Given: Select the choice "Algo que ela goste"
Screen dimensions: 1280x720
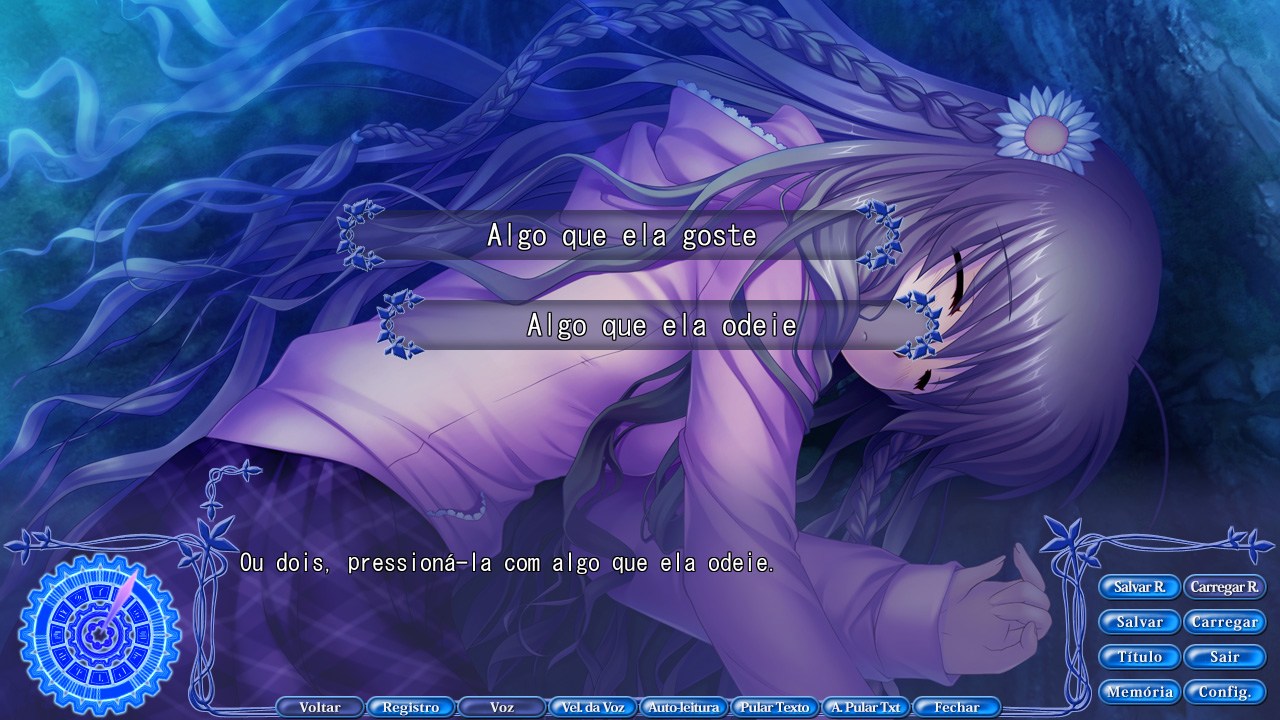Looking at the screenshot, I should 622,236.
